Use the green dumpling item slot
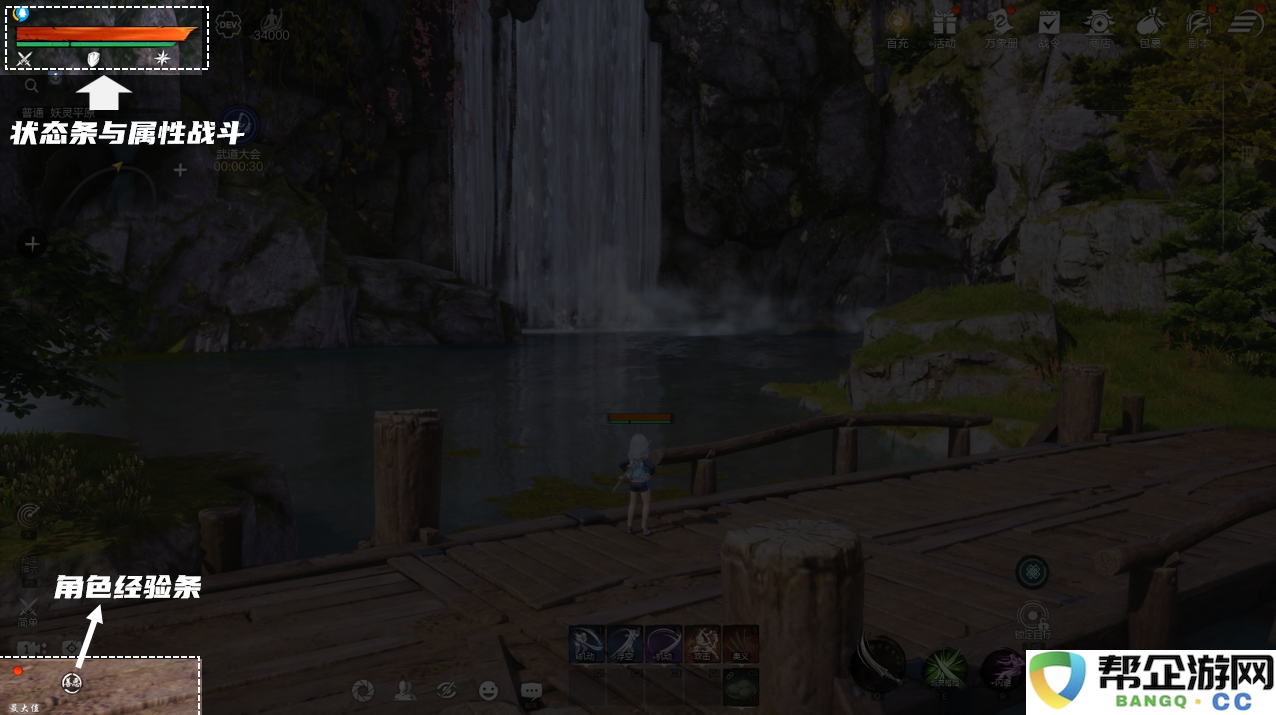The width and height of the screenshot is (1276, 715). click(741, 686)
